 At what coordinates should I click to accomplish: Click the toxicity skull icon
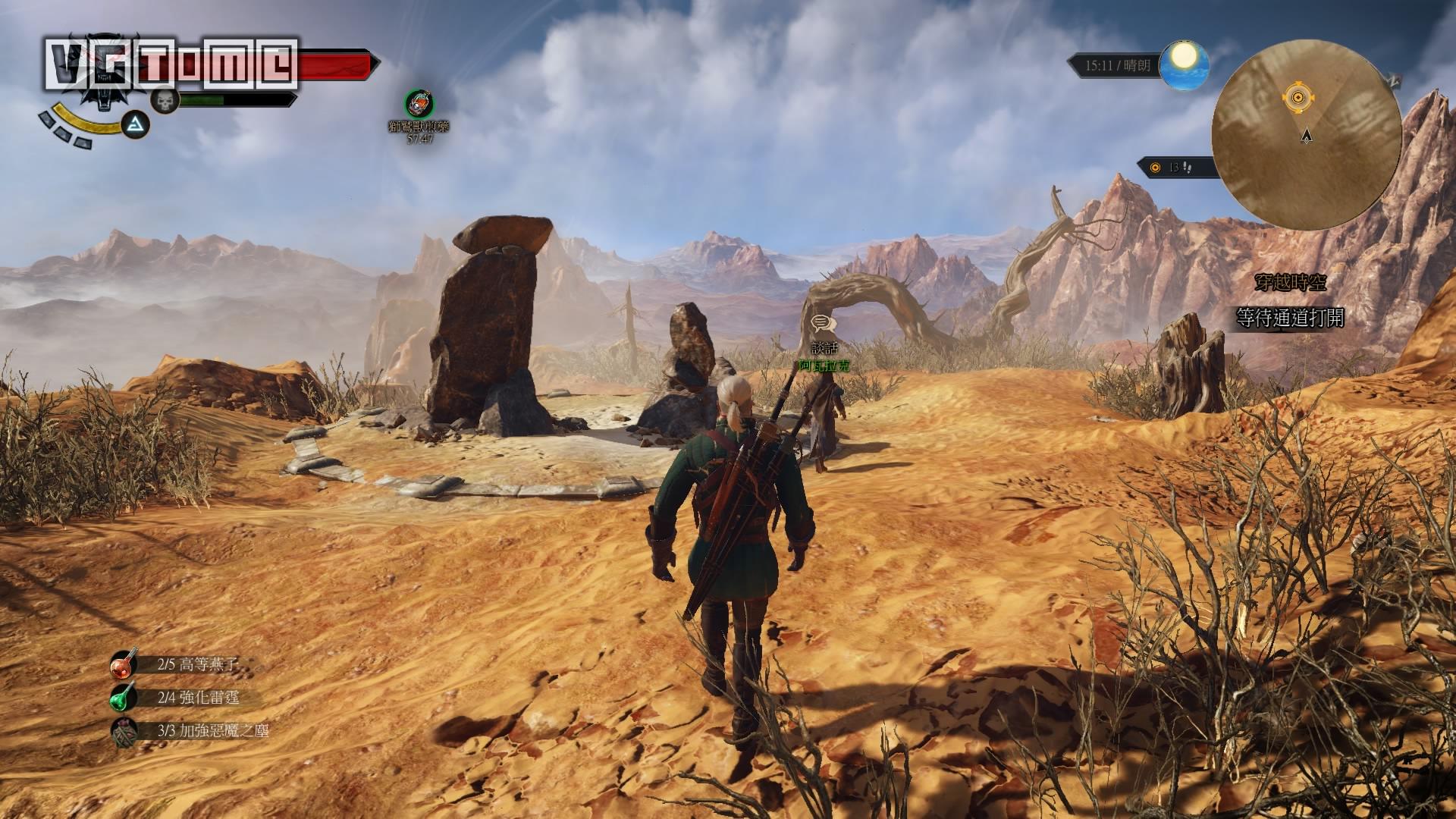163,100
